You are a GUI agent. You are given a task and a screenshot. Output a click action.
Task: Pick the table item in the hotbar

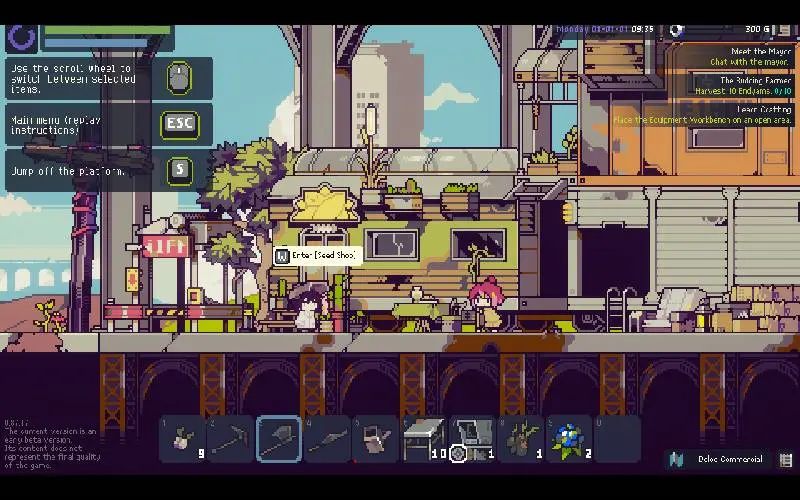click(424, 438)
